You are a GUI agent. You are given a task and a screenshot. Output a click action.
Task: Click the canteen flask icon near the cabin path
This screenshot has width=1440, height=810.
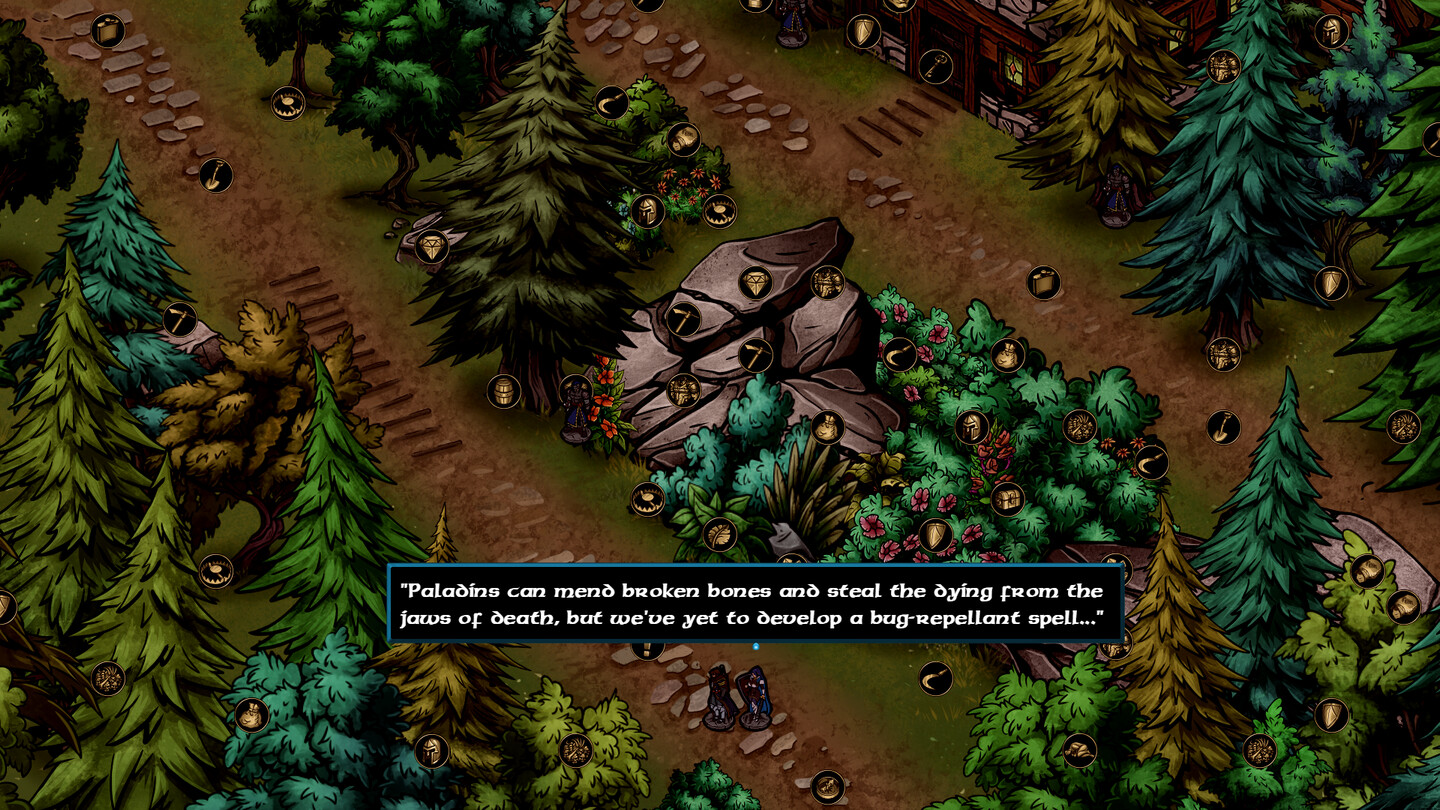(1042, 284)
